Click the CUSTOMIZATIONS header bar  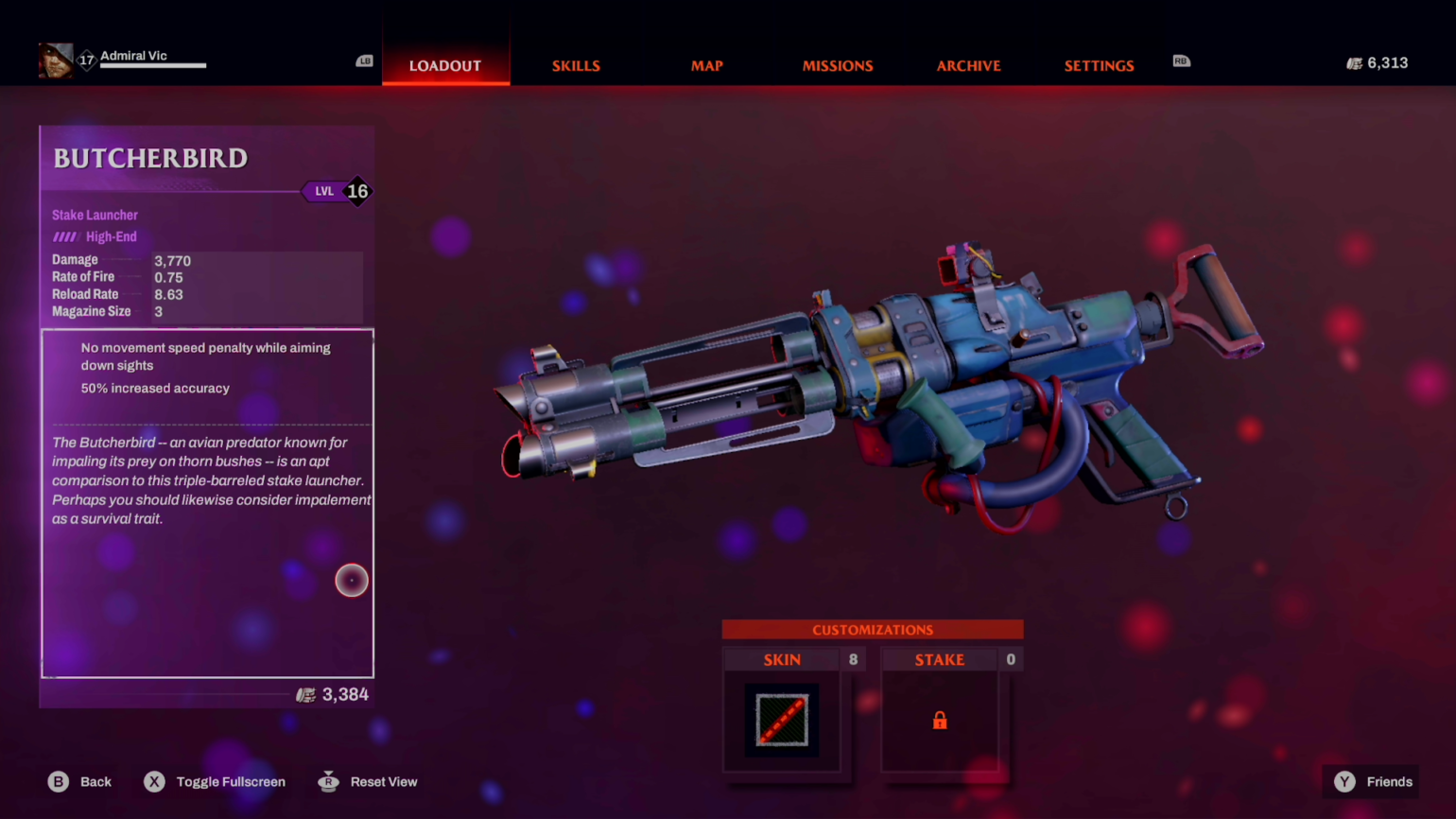coord(872,629)
